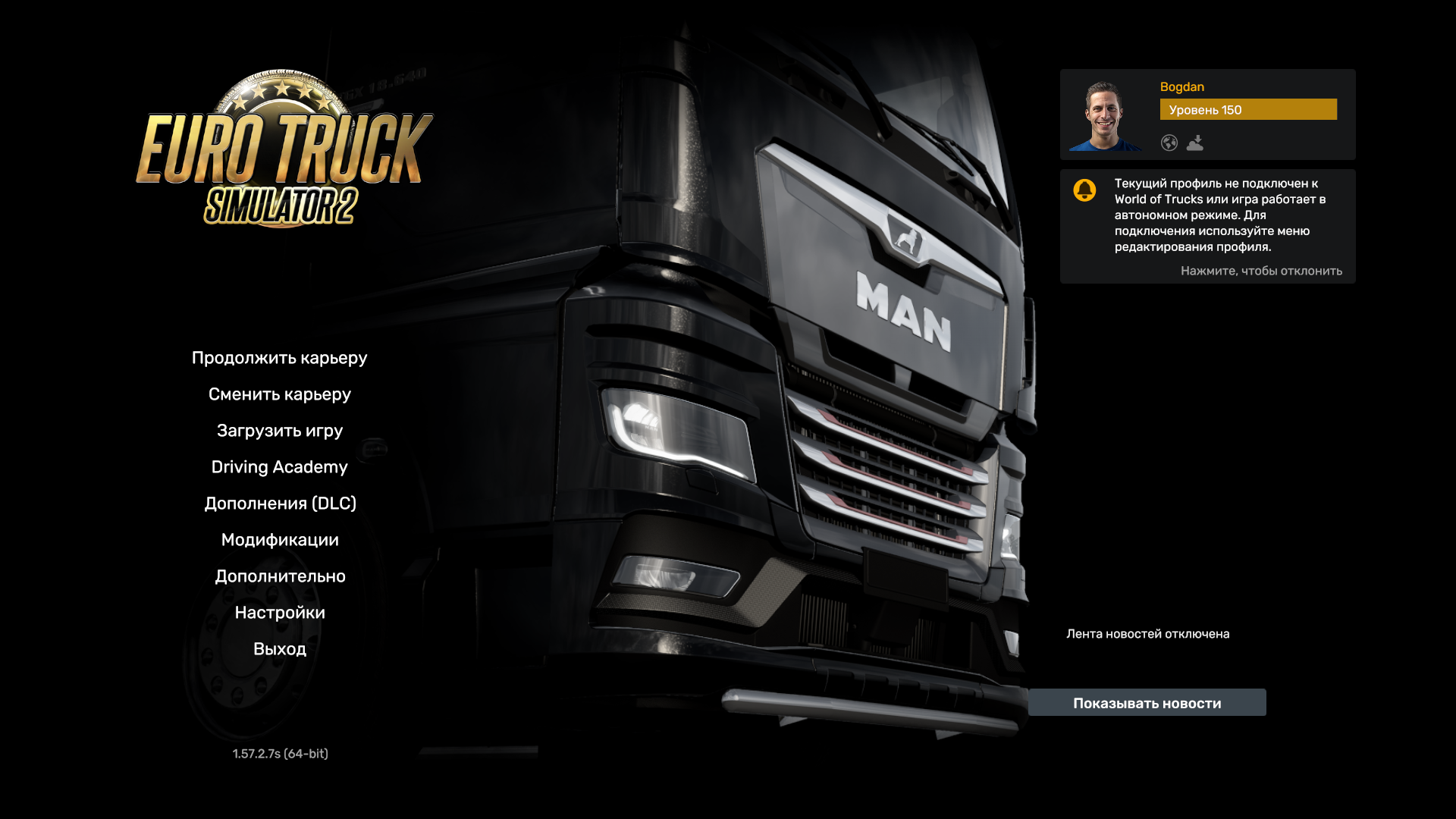The image size is (1456, 819).
Task: Click the Bogdan profile name
Action: tap(1181, 86)
